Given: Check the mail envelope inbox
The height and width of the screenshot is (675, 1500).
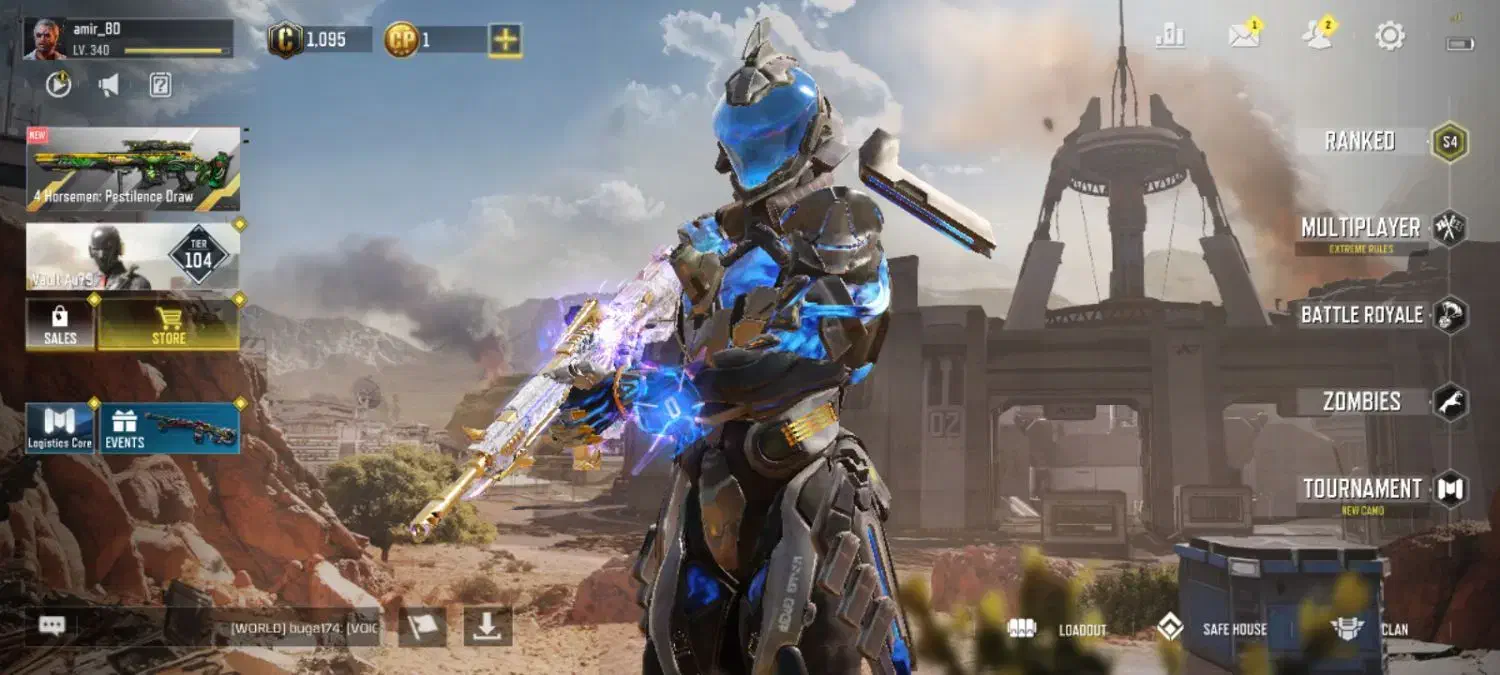Looking at the screenshot, I should (1244, 37).
